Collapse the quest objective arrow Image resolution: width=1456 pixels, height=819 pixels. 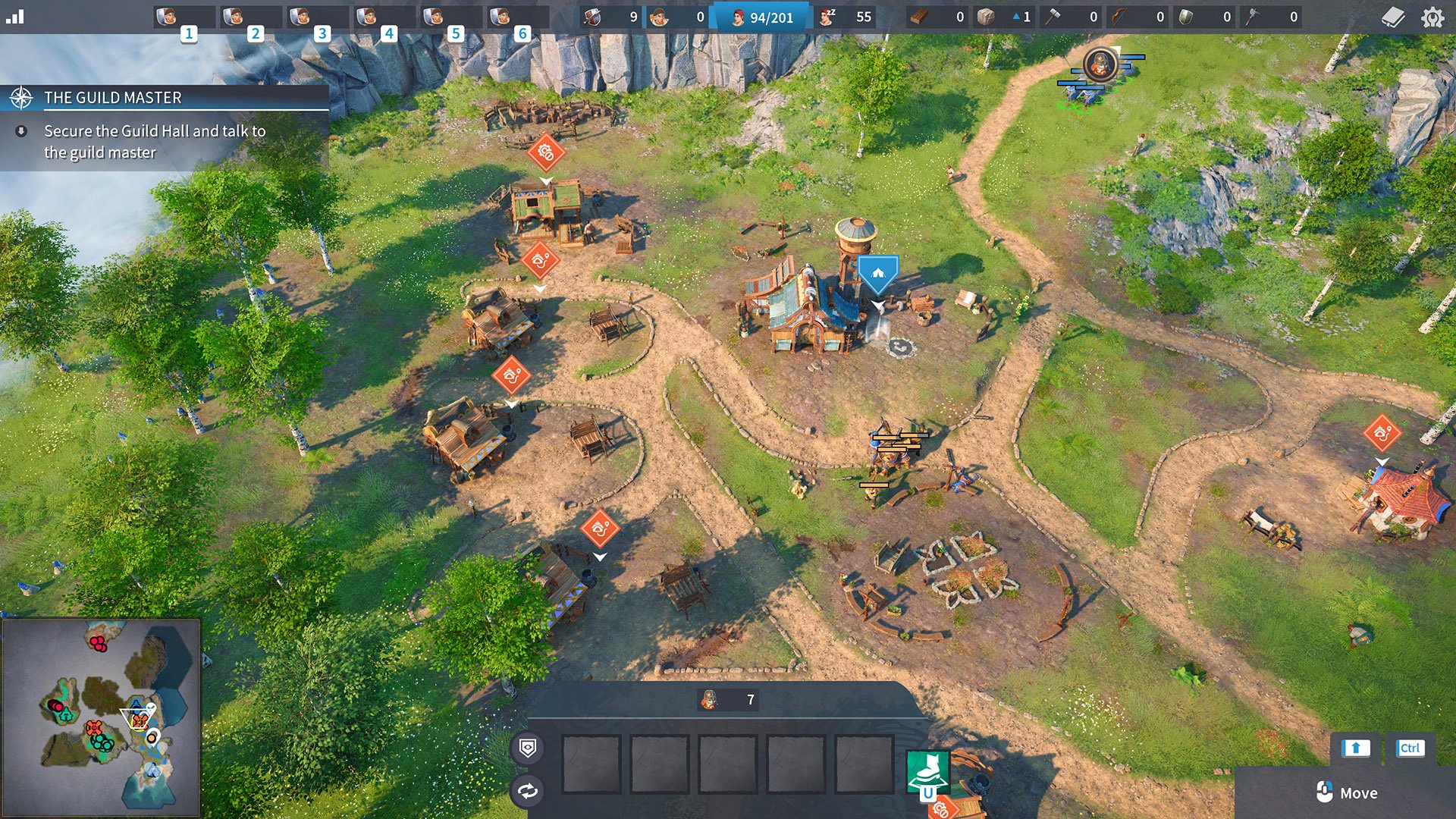tap(21, 131)
